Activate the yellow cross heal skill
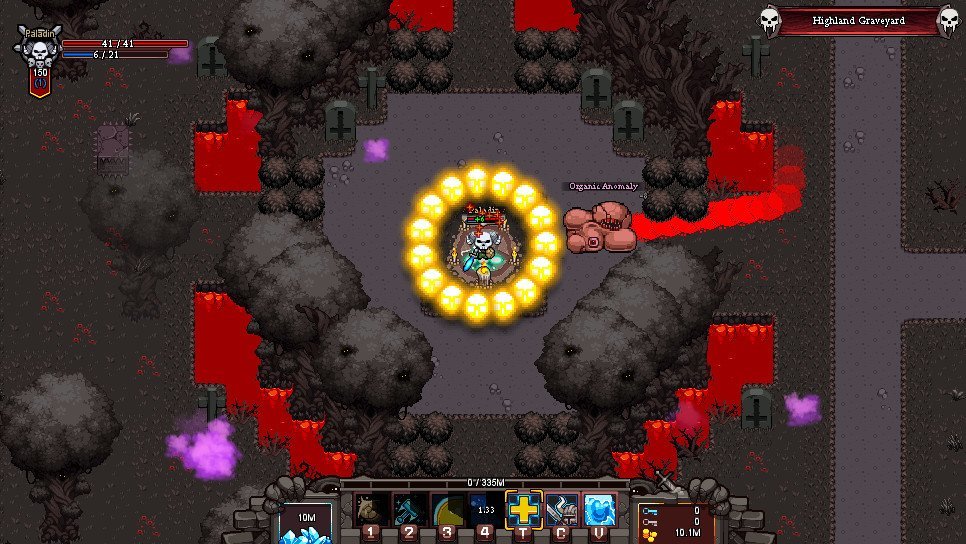The width and height of the screenshot is (966, 544). [524, 509]
